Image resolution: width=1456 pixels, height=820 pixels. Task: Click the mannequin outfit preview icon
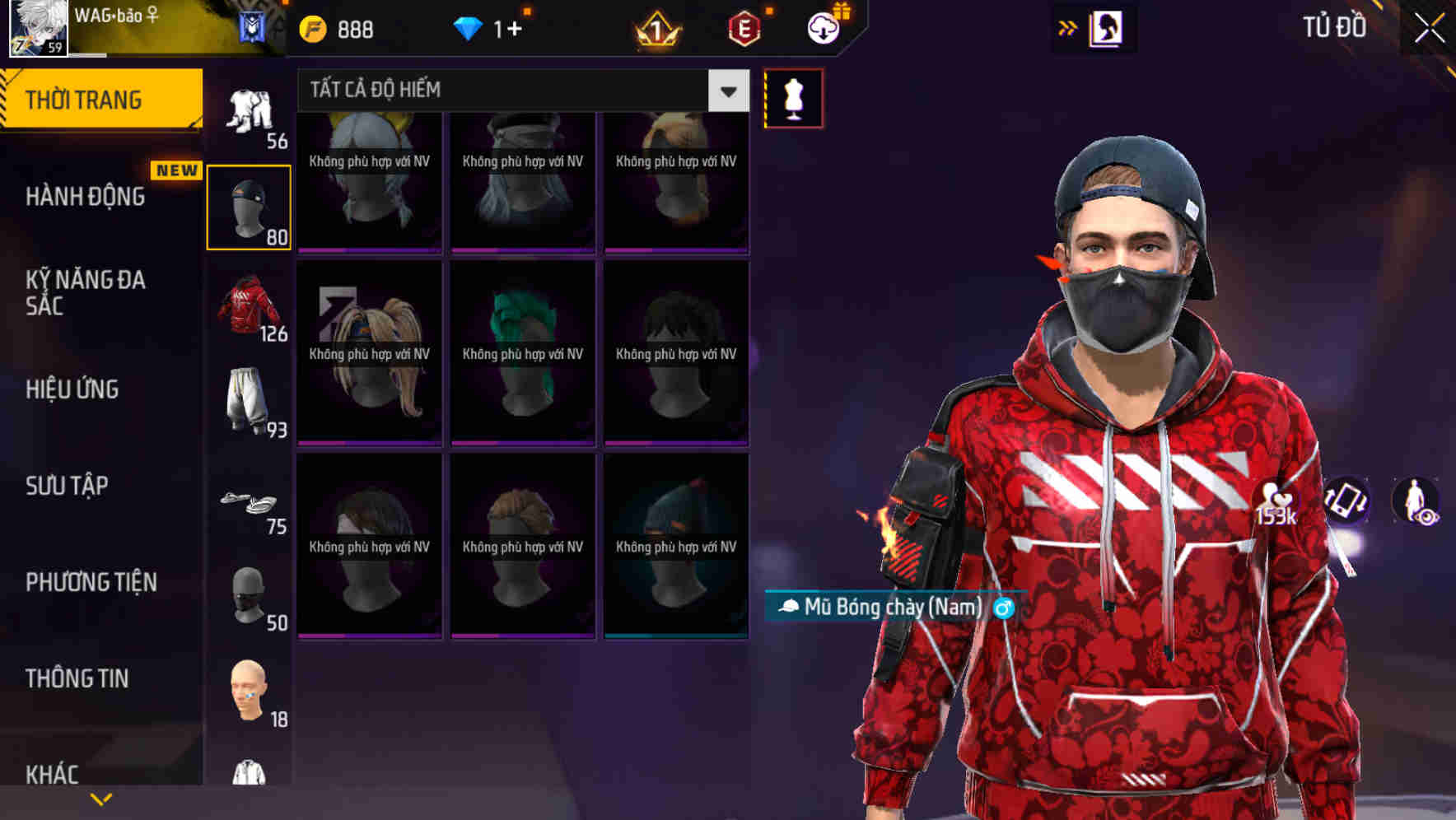(793, 97)
